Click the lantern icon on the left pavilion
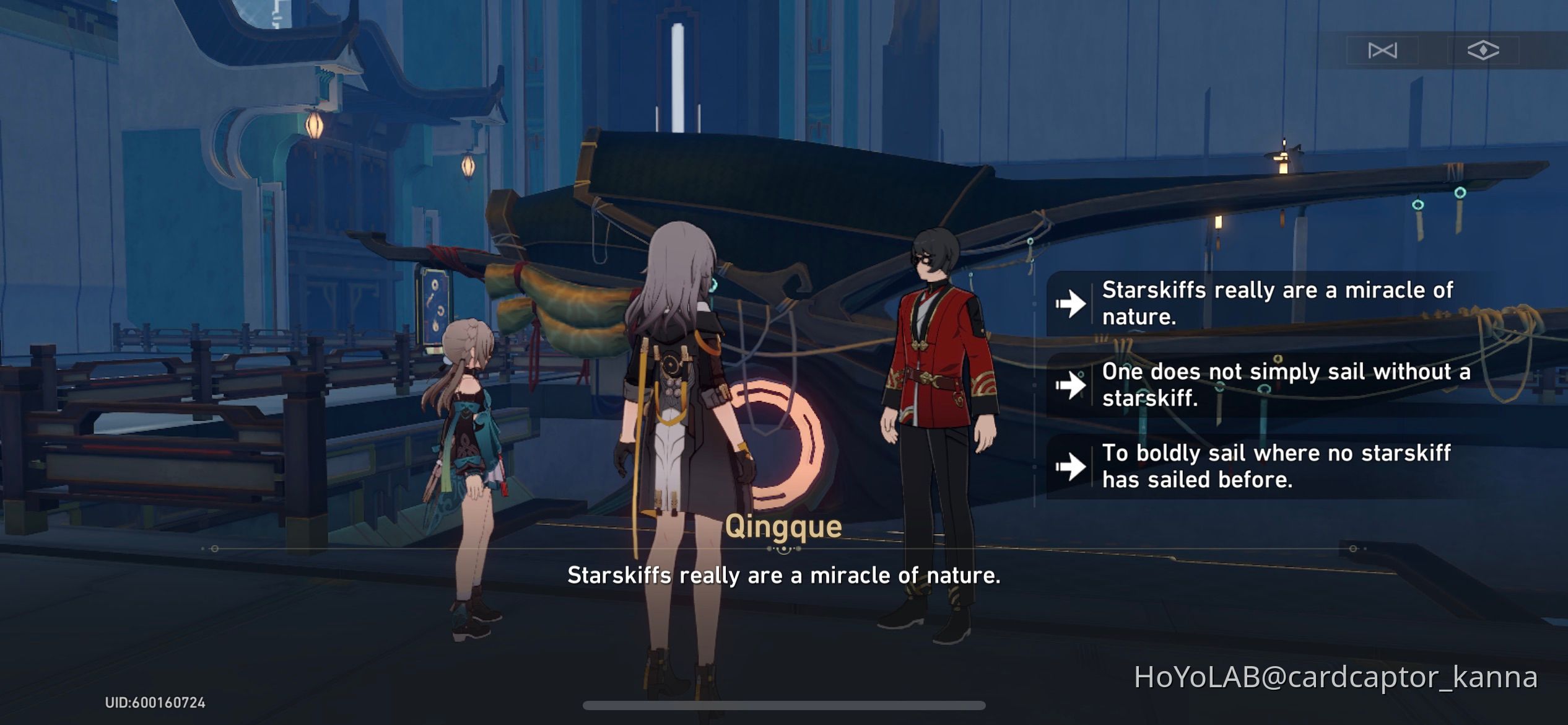Image resolution: width=1568 pixels, height=725 pixels. [x=314, y=127]
